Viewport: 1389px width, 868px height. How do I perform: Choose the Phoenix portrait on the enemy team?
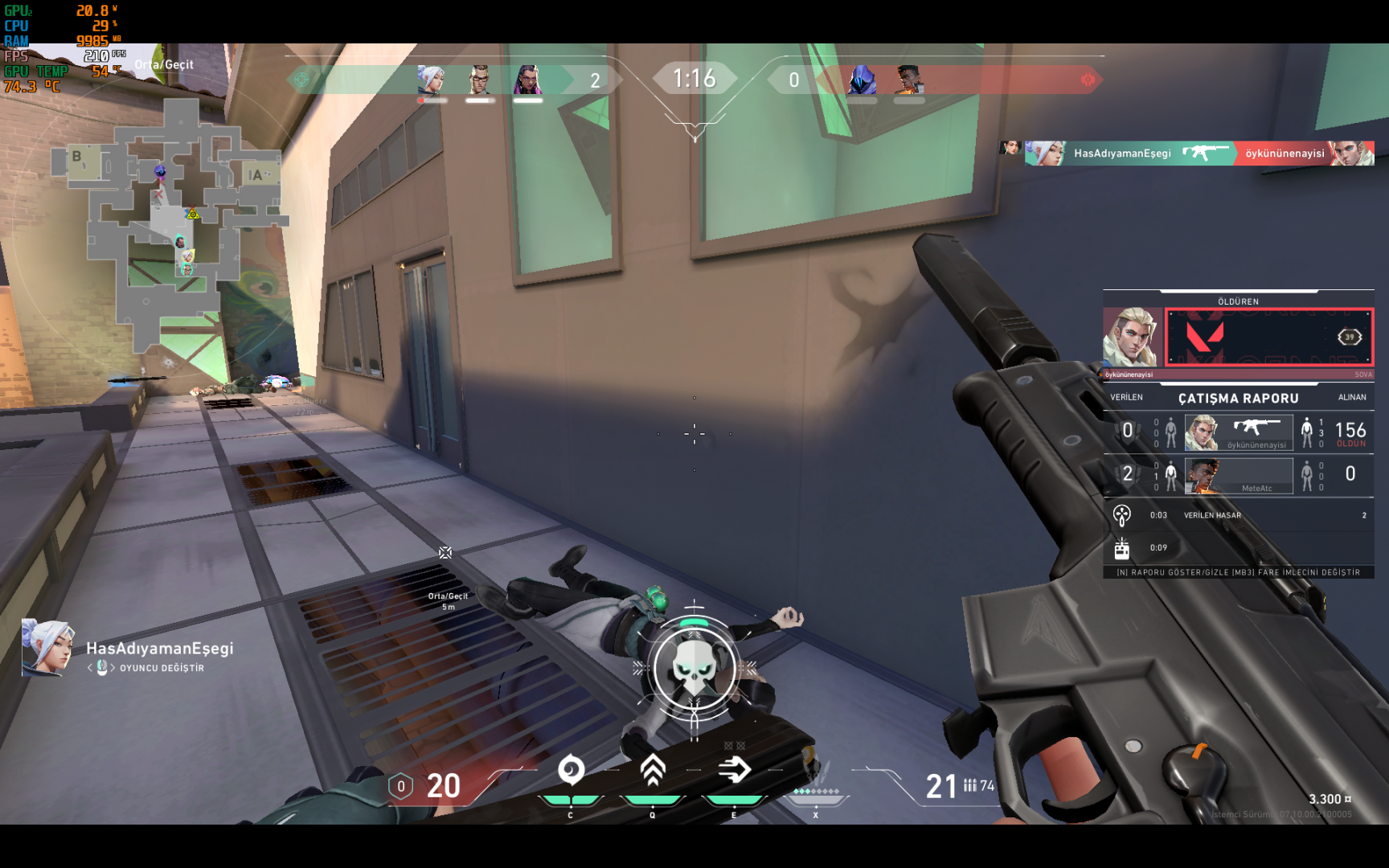[x=909, y=80]
